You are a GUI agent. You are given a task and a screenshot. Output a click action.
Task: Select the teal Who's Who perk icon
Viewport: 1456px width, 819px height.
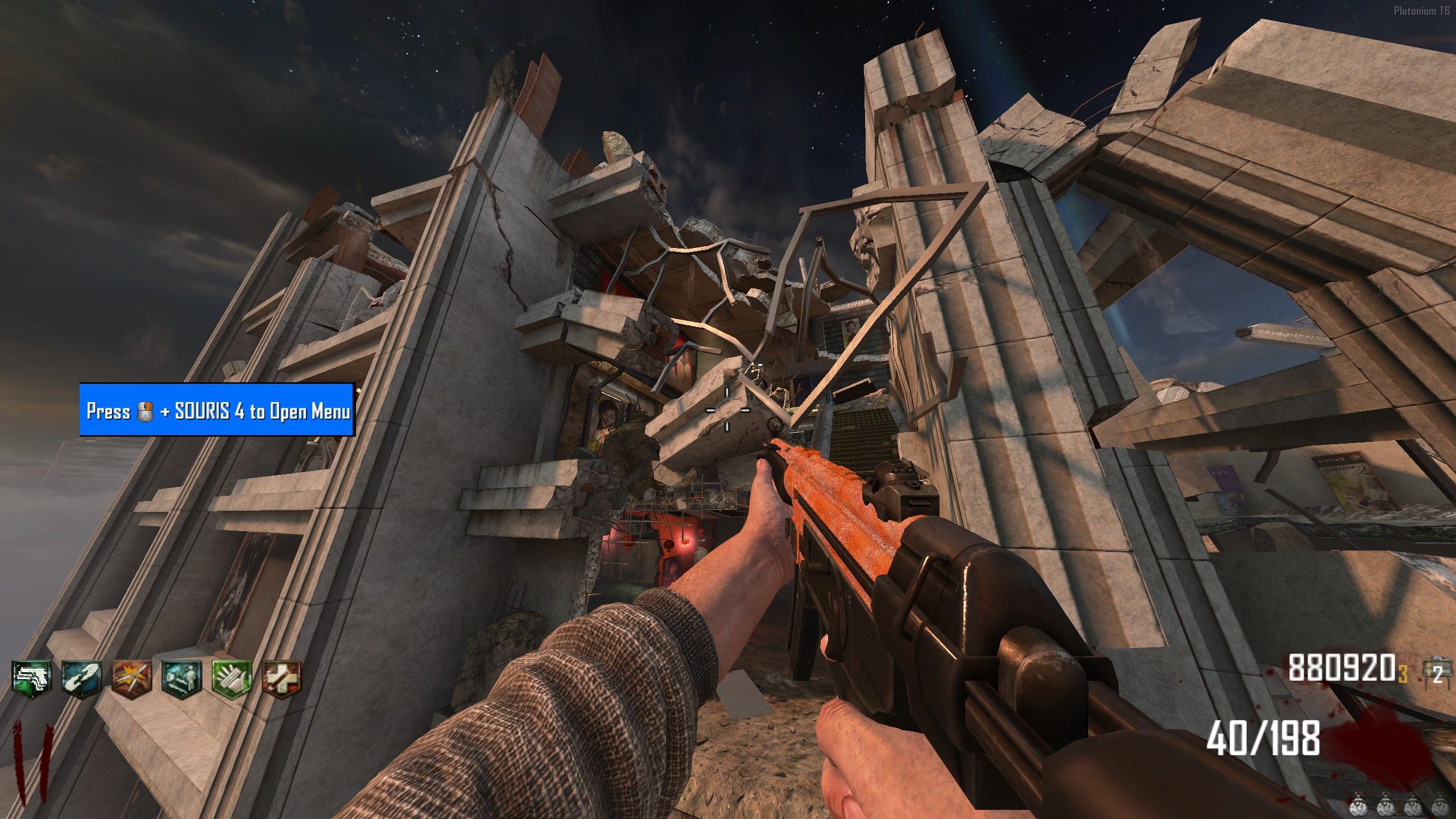click(x=182, y=679)
